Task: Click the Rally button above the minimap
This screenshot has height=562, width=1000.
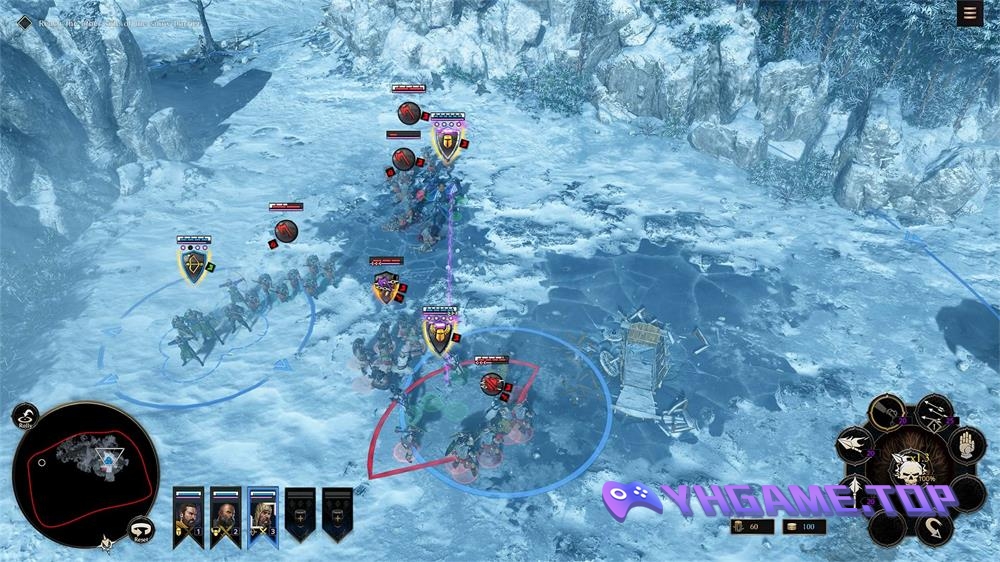Action: [26, 416]
